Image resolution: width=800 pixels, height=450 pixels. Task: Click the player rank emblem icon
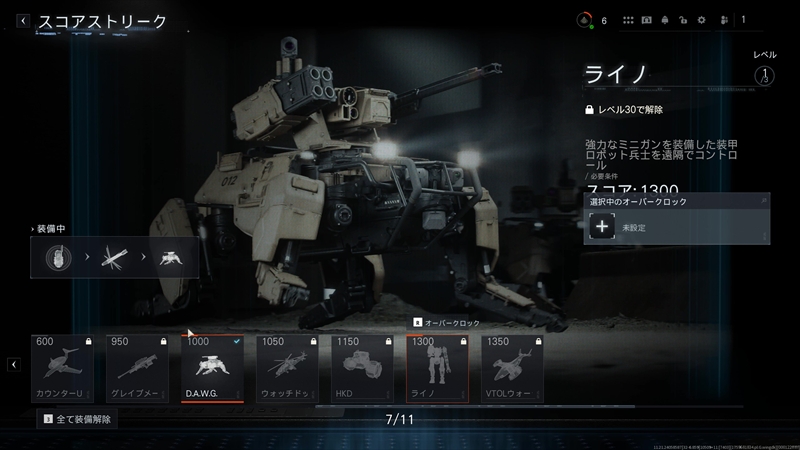[x=585, y=19]
